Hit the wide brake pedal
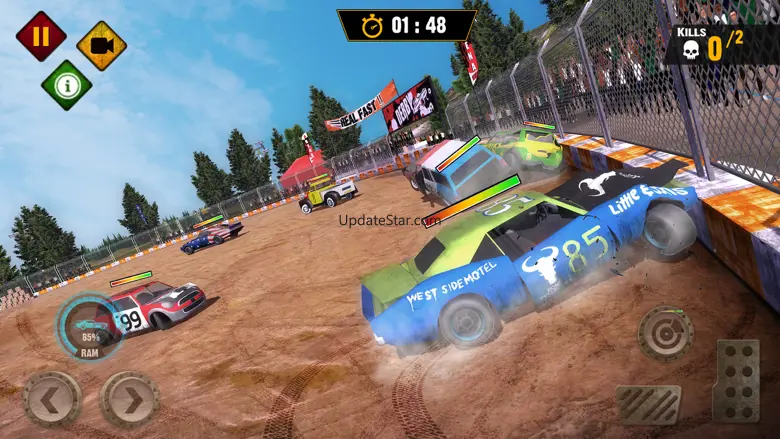780x439 pixels. 648,404
